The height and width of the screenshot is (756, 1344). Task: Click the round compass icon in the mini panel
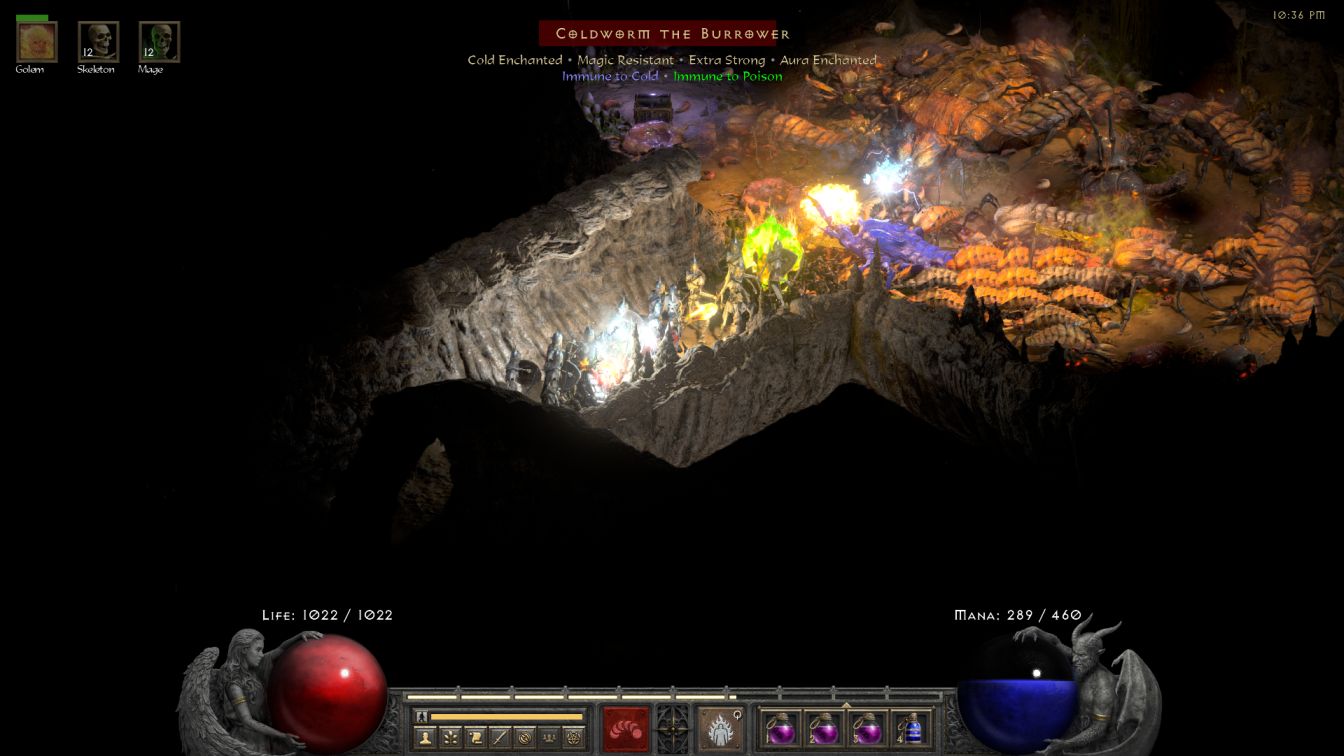point(524,738)
